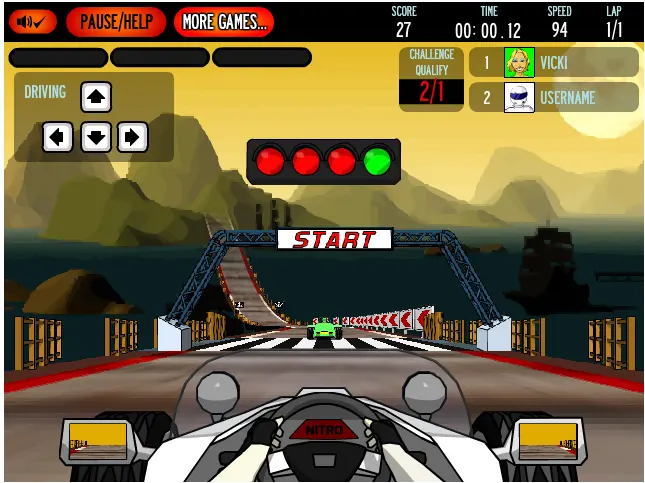The image size is (645, 483).
Task: Toggle the sound speaker button
Action: [x=32, y=21]
